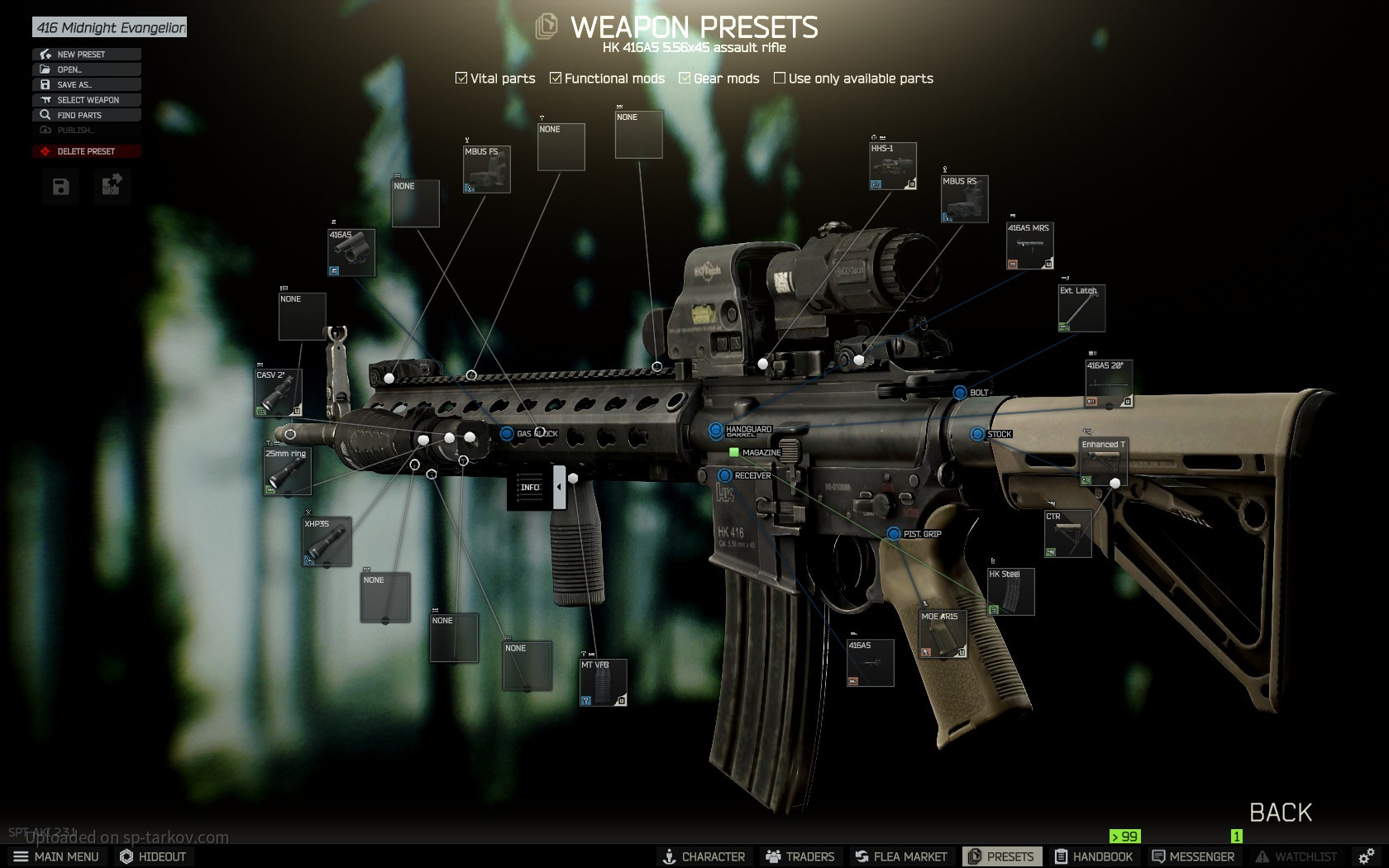Screen dimensions: 1389x868
Task: Select the MBUS FS front sight slot
Action: [x=487, y=169]
